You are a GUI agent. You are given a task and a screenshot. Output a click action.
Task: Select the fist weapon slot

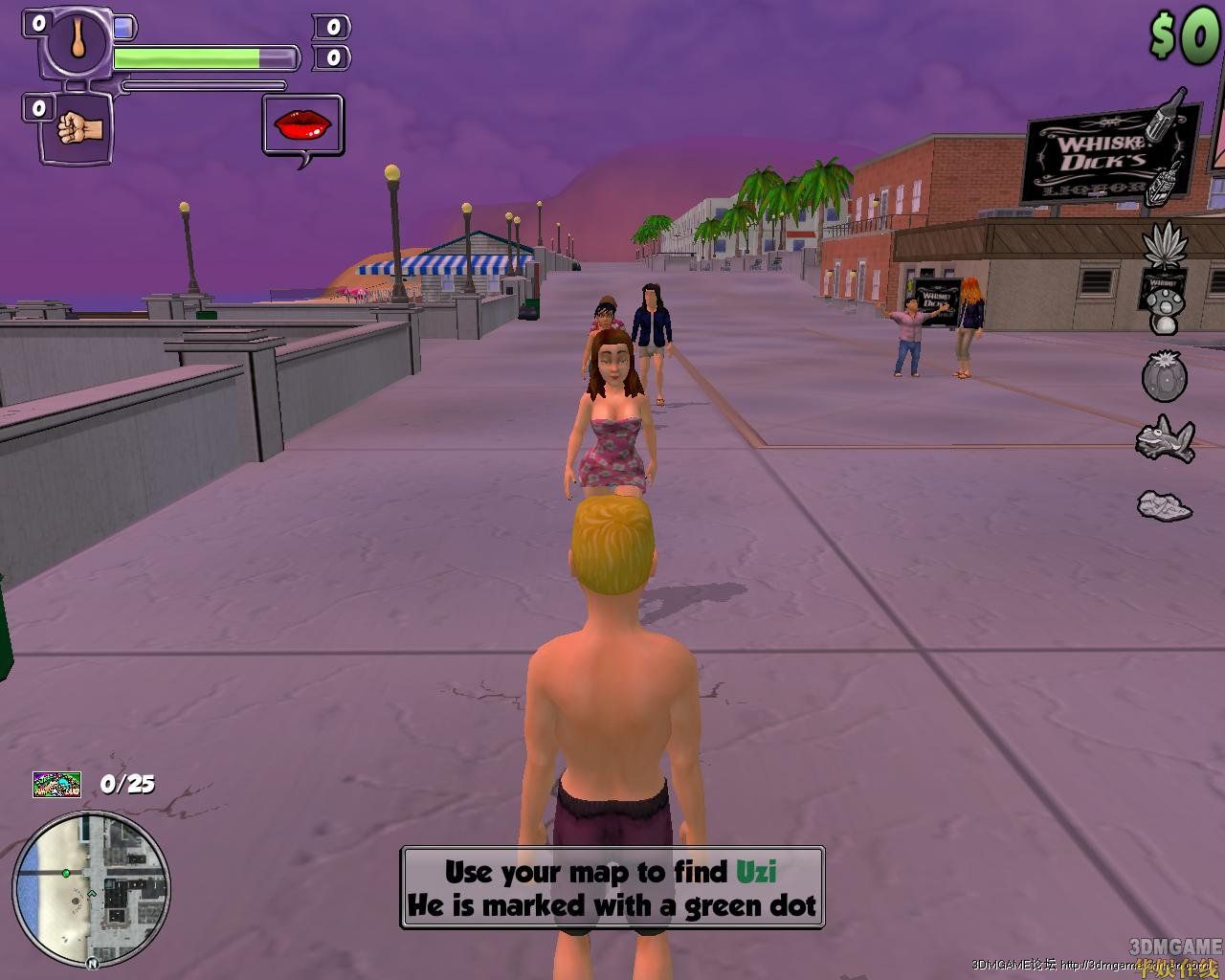75,127
